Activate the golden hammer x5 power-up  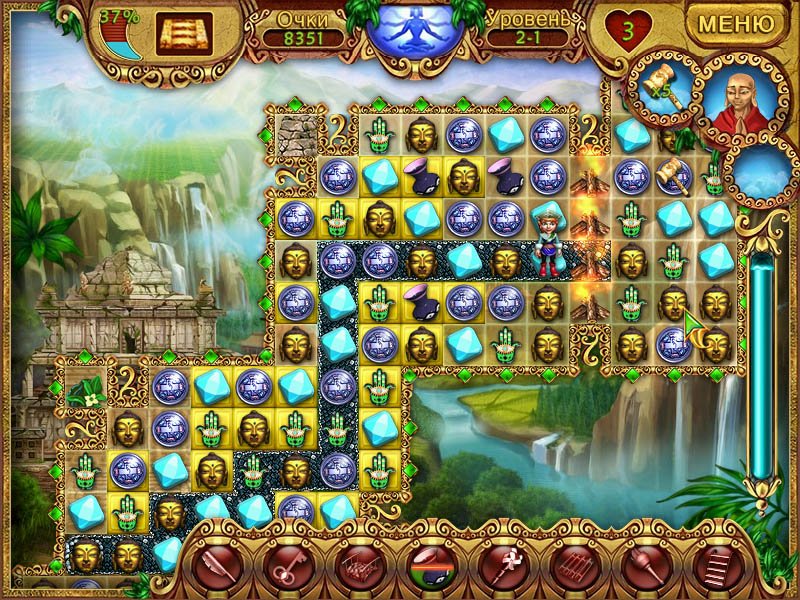point(662,86)
